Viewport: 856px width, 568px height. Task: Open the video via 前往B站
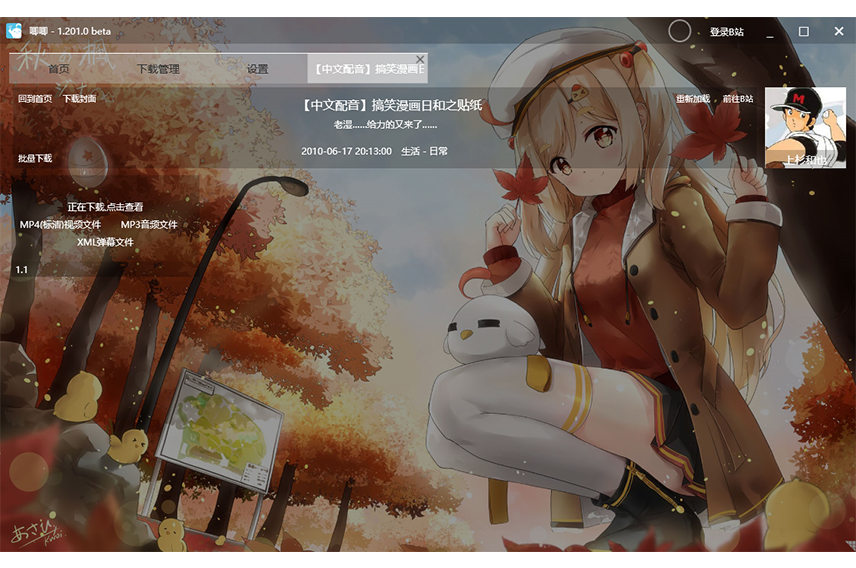(x=738, y=99)
